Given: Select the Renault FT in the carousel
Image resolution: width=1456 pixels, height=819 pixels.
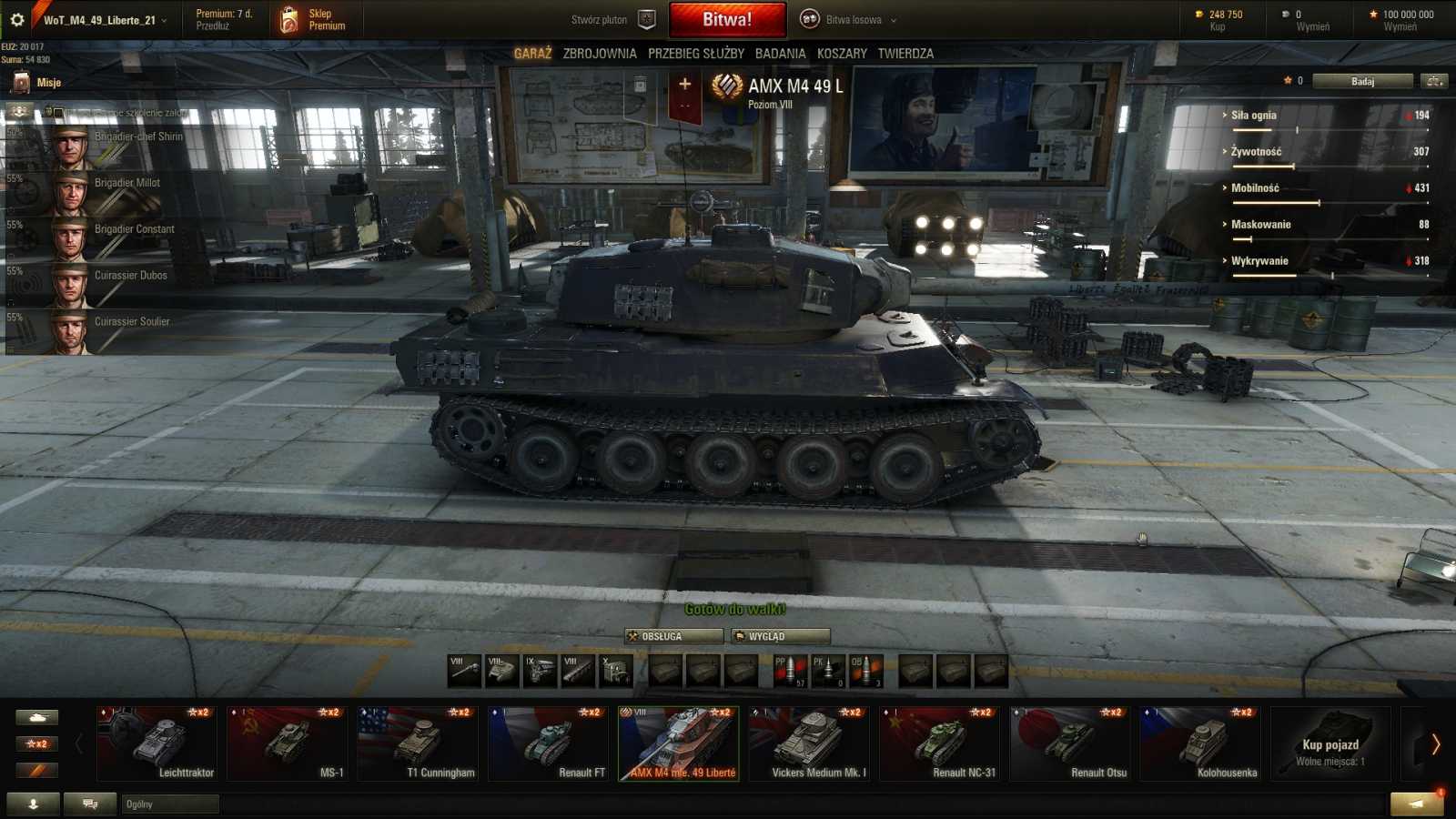Looking at the screenshot, I should [x=550, y=742].
